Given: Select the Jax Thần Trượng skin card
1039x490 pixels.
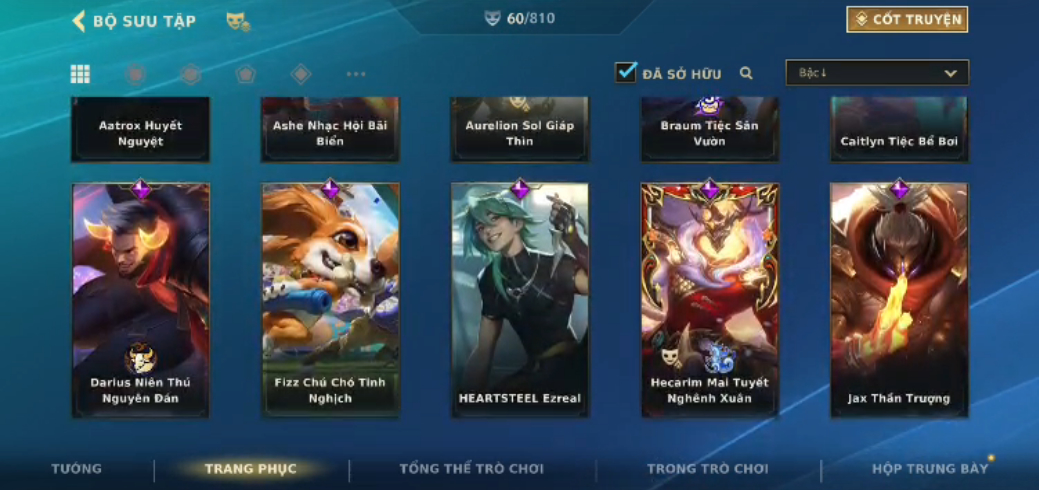Looking at the screenshot, I should click(x=899, y=299).
